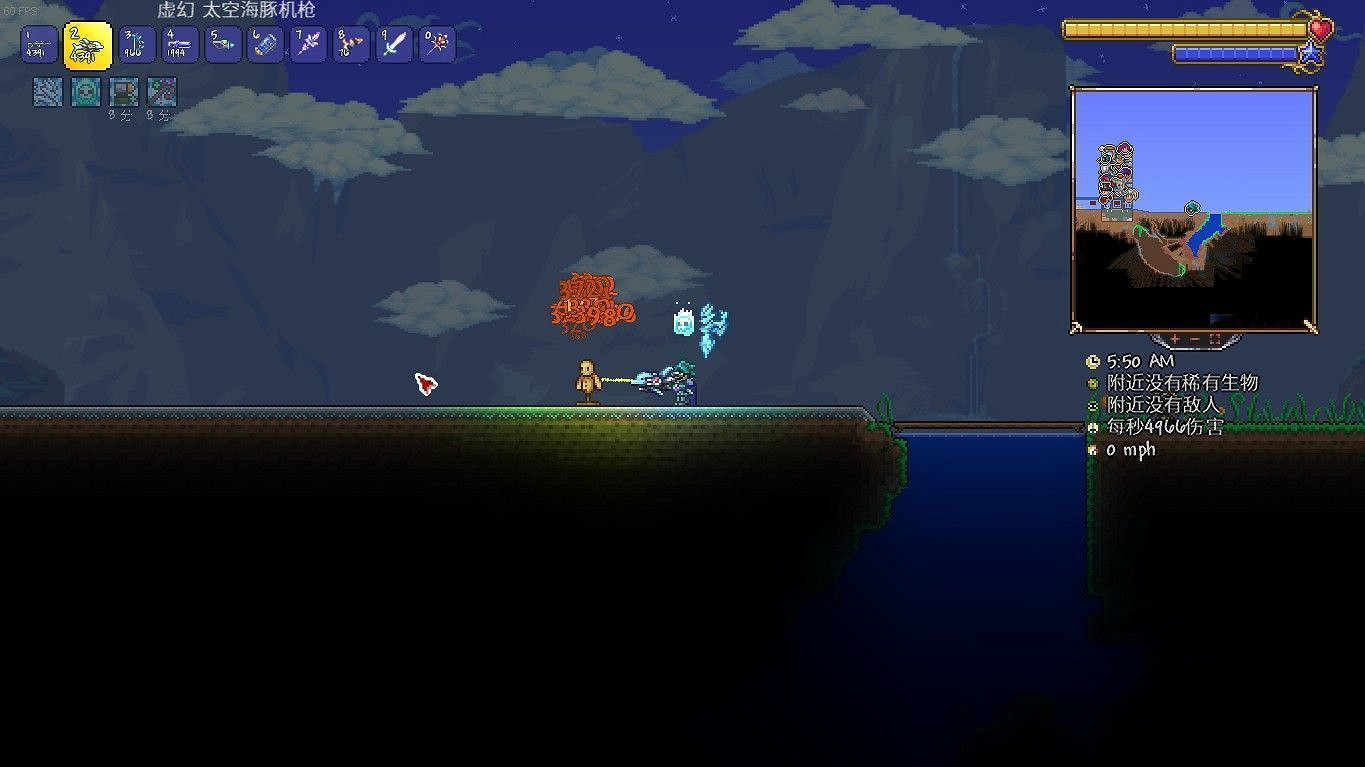Open the fullscreen map with the square icon
The width and height of the screenshot is (1365, 767).
pos(1215,338)
